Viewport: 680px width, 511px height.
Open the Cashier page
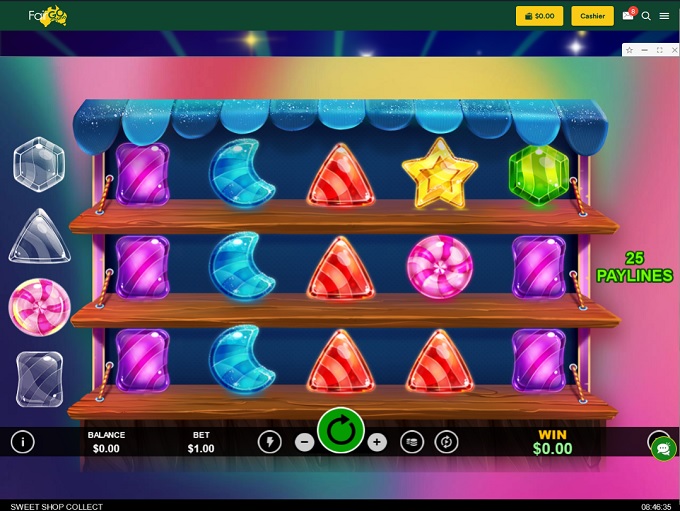(592, 16)
